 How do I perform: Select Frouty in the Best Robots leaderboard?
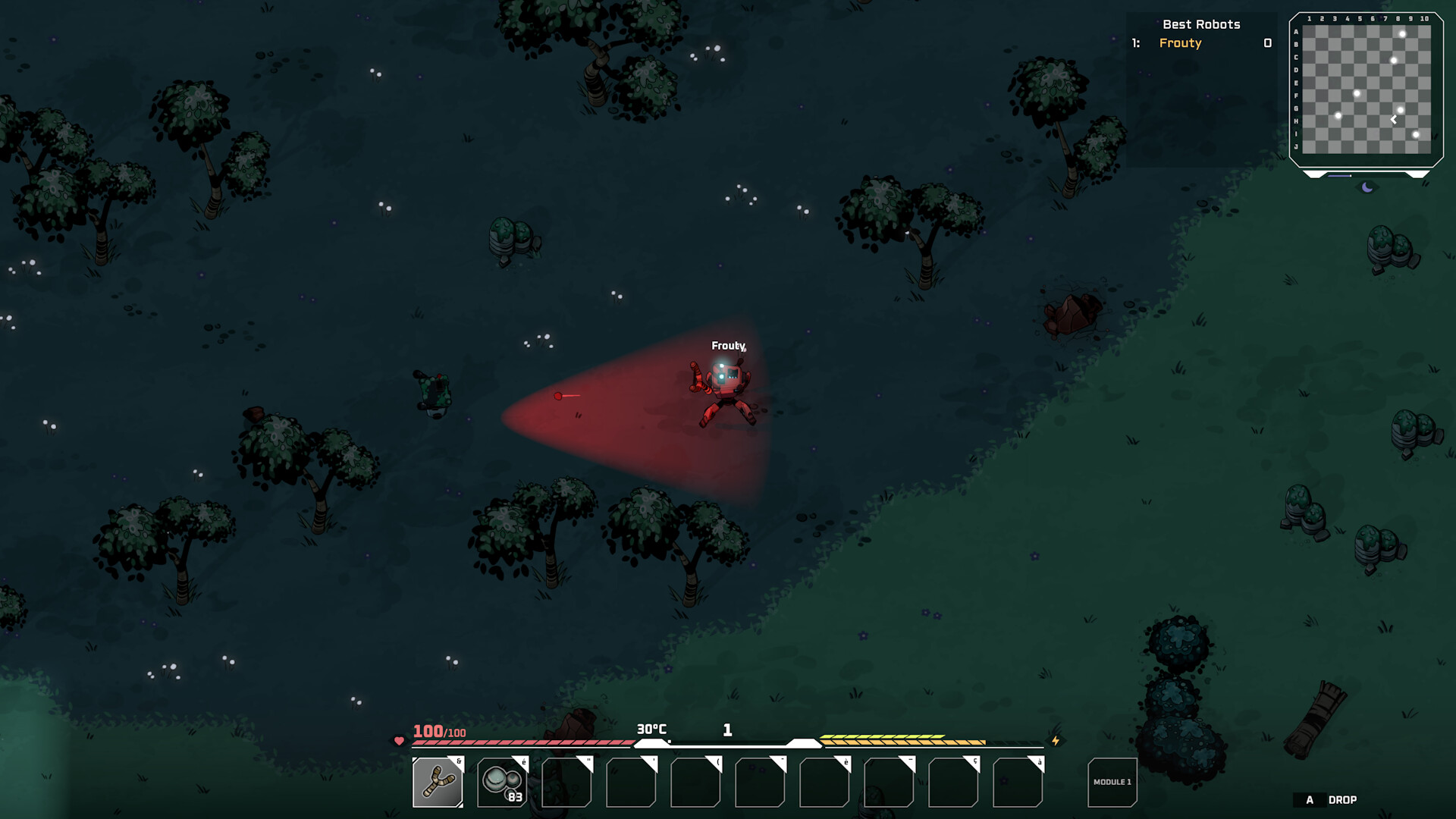point(1180,43)
